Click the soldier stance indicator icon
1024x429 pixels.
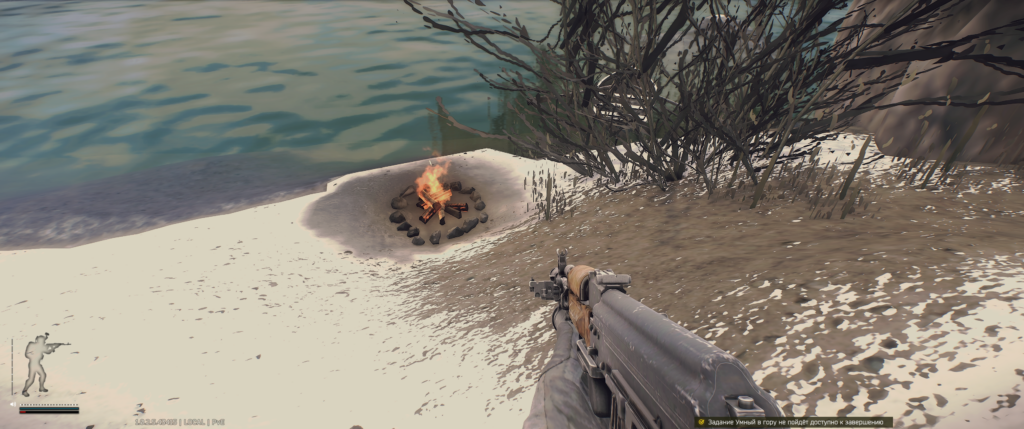40,364
